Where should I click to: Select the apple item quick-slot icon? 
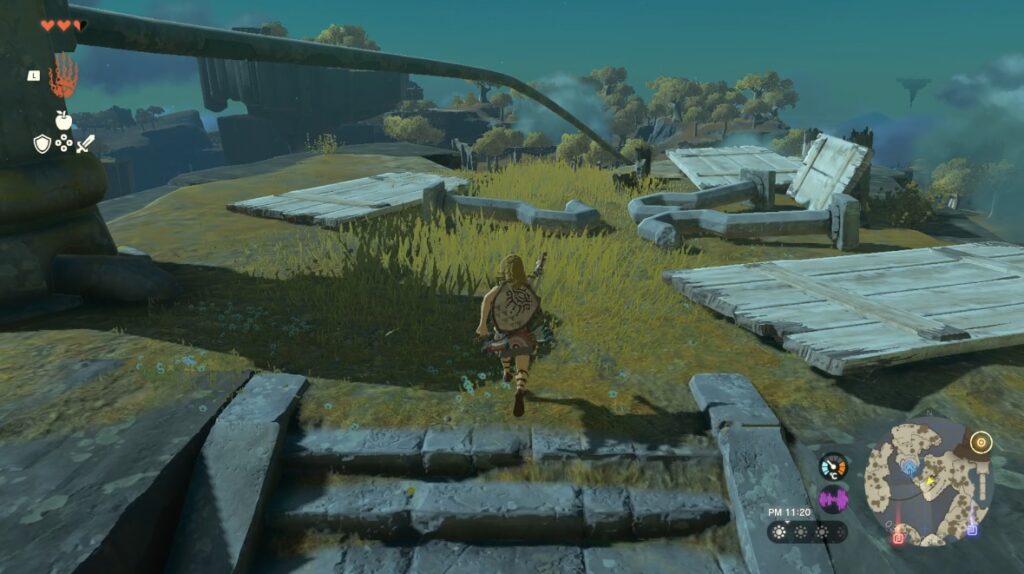63,120
